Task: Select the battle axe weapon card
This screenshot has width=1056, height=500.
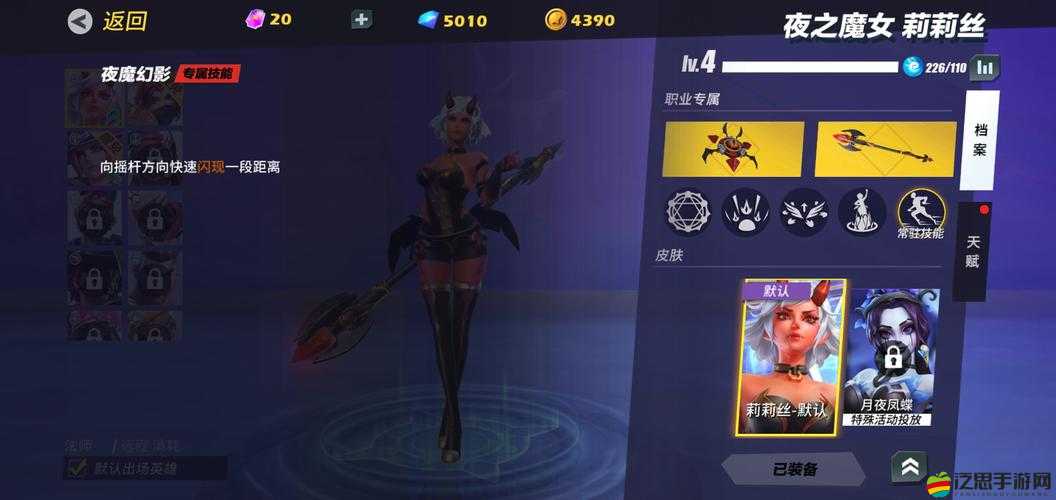Action: 886,148
